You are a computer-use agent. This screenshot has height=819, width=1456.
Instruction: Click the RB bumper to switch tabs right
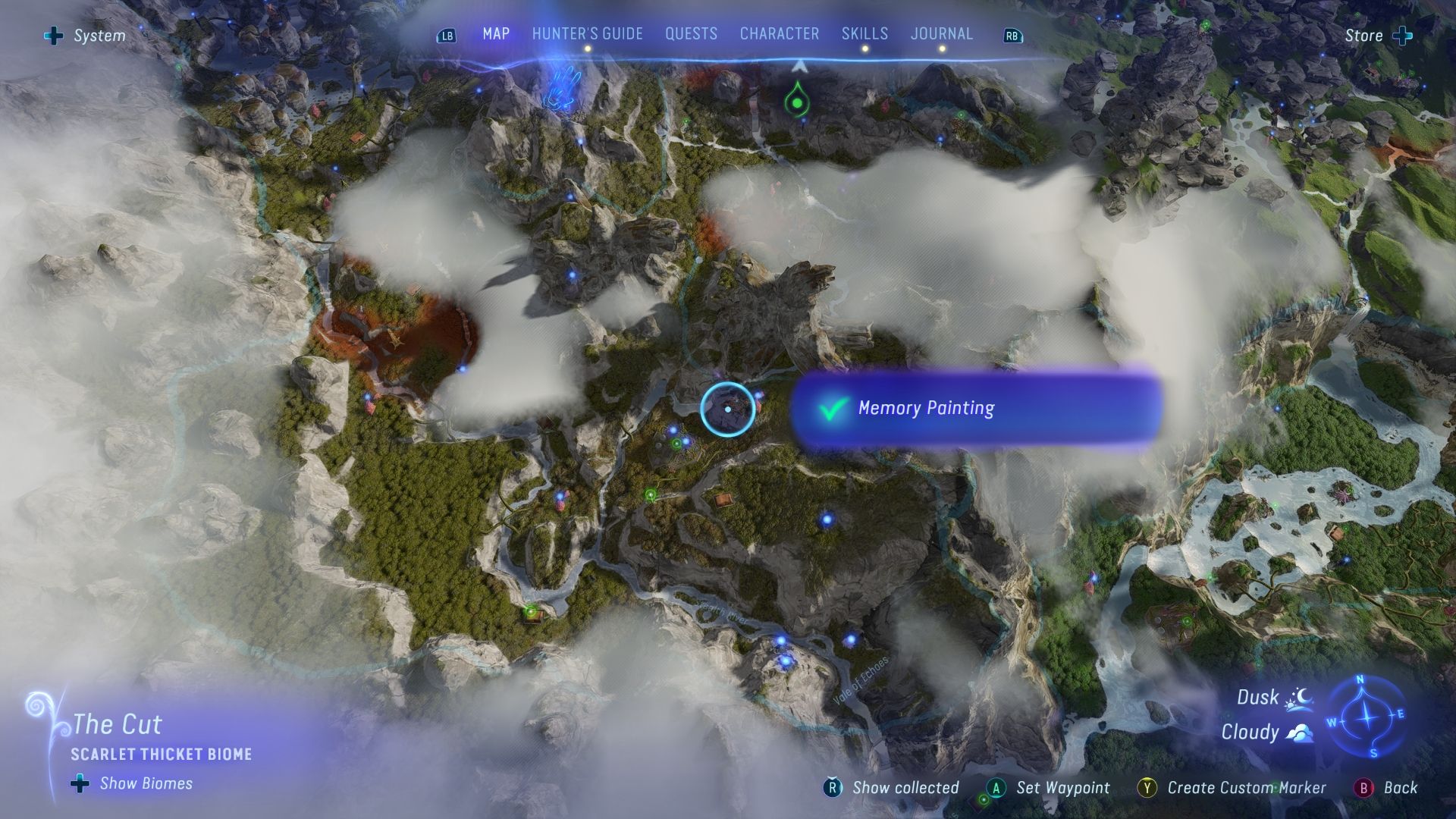pyautogui.click(x=1012, y=35)
